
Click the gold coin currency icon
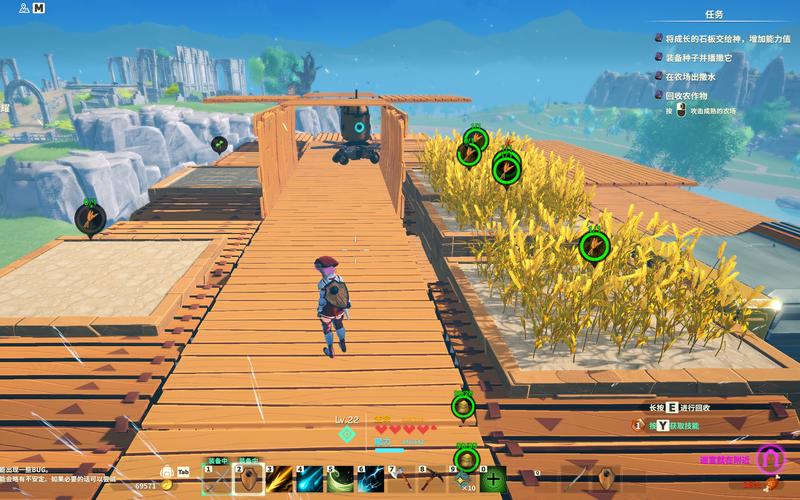[x=166, y=486]
